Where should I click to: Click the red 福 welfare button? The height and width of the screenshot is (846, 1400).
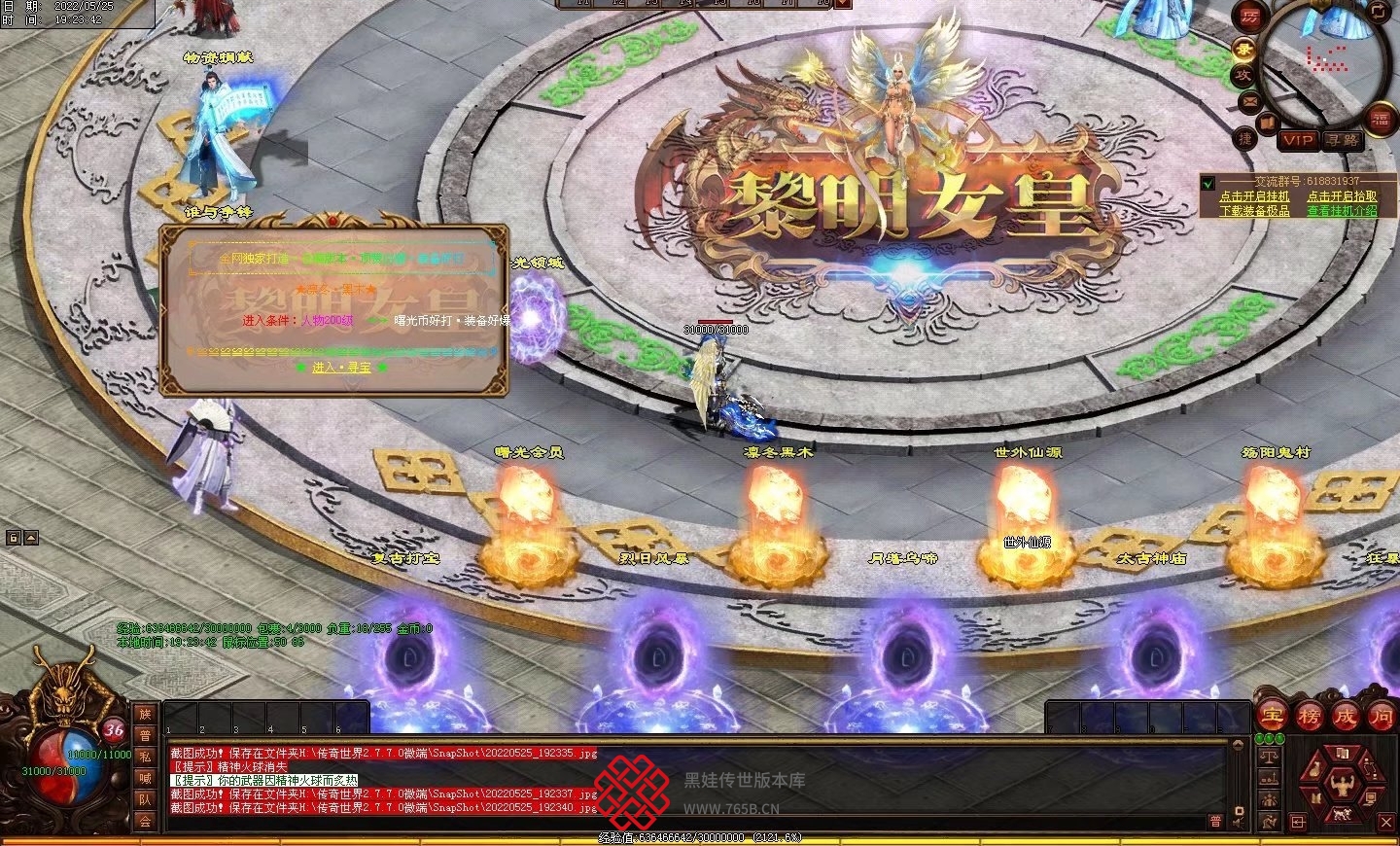(1381, 118)
